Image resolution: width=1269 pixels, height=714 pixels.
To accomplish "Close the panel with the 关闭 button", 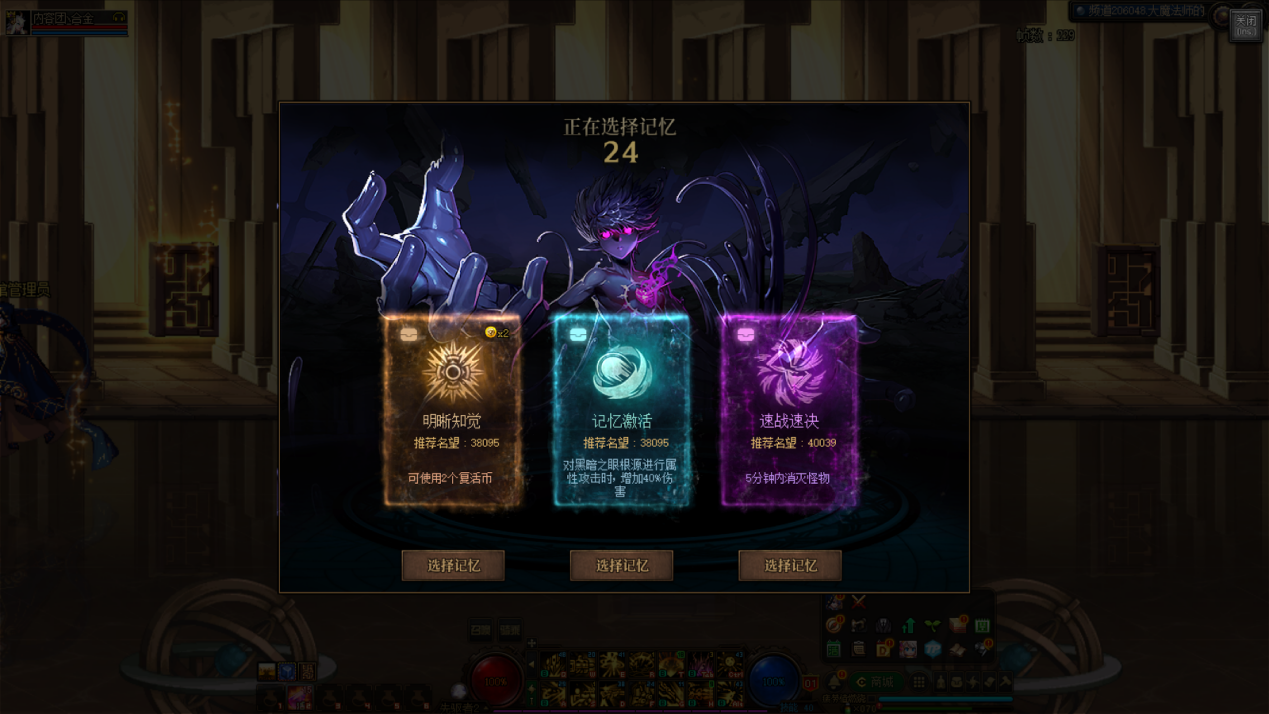I will [1245, 24].
